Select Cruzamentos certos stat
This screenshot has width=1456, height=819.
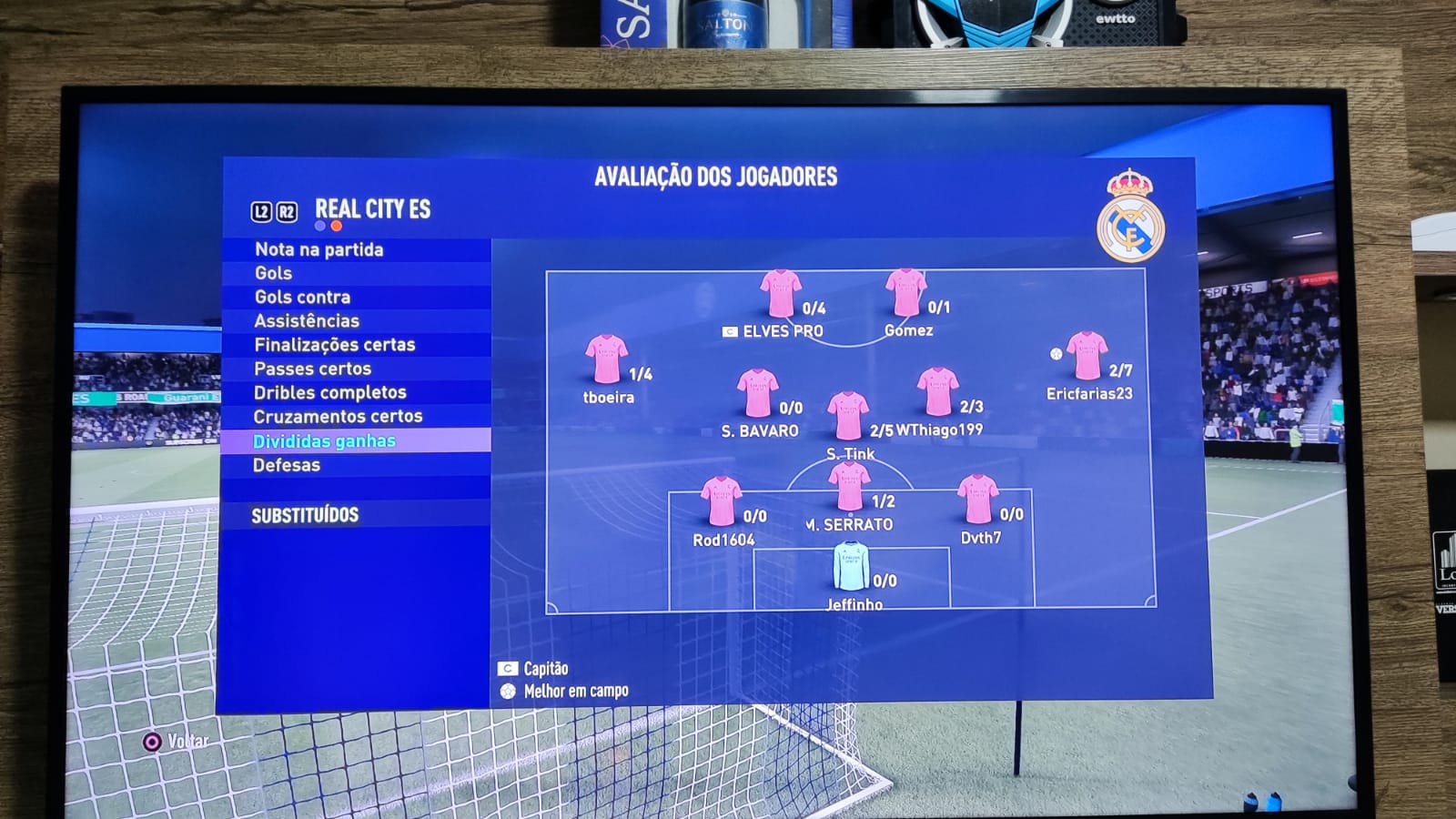338,416
